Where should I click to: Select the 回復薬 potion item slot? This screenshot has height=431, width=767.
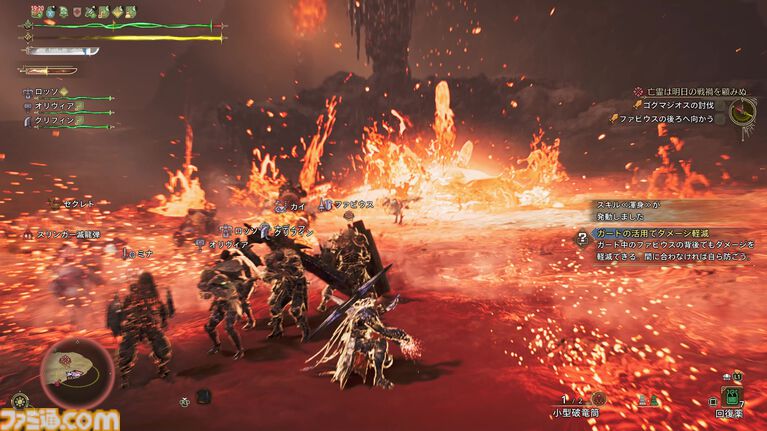[x=730, y=397]
